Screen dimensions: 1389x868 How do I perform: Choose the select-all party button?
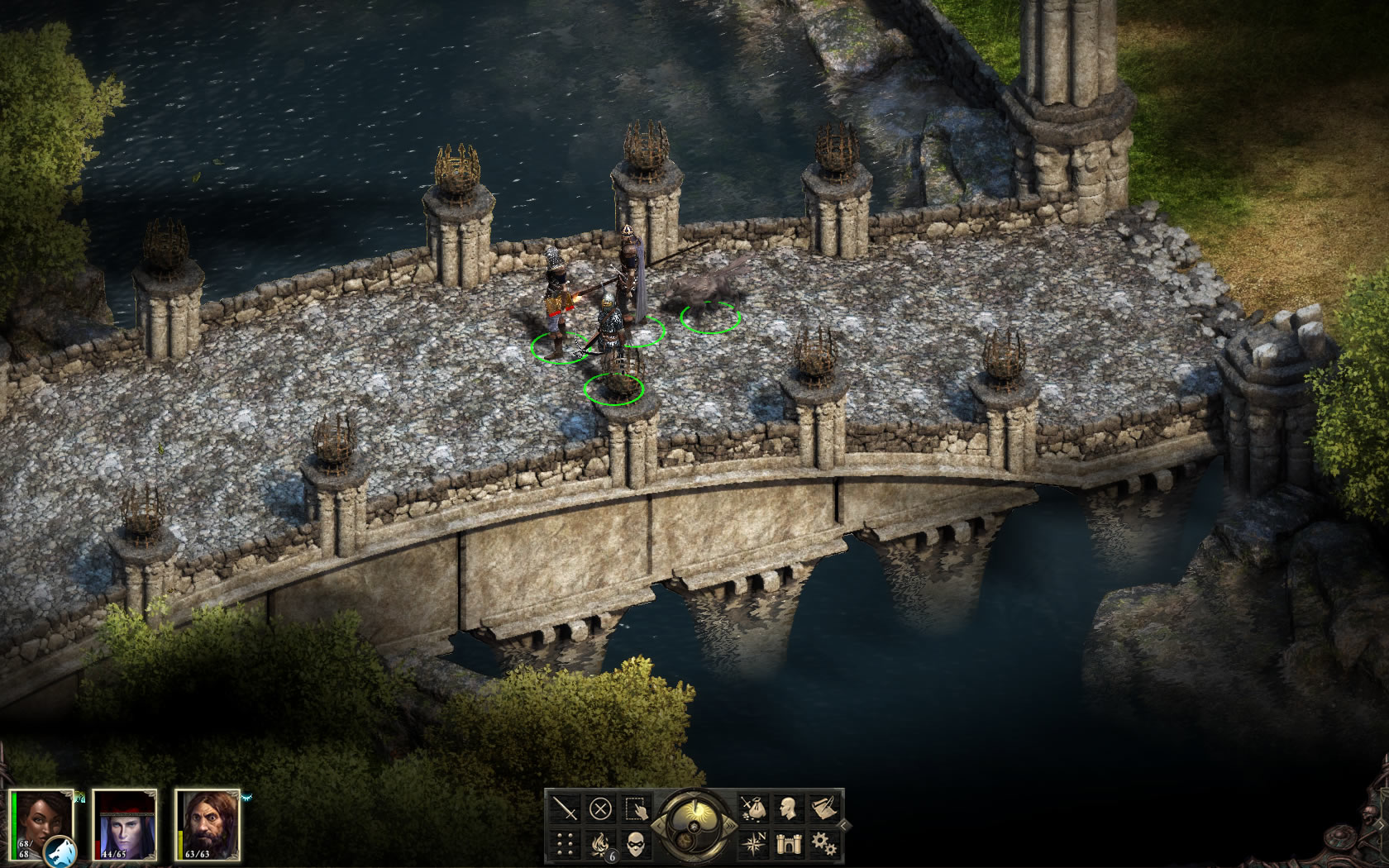636,808
